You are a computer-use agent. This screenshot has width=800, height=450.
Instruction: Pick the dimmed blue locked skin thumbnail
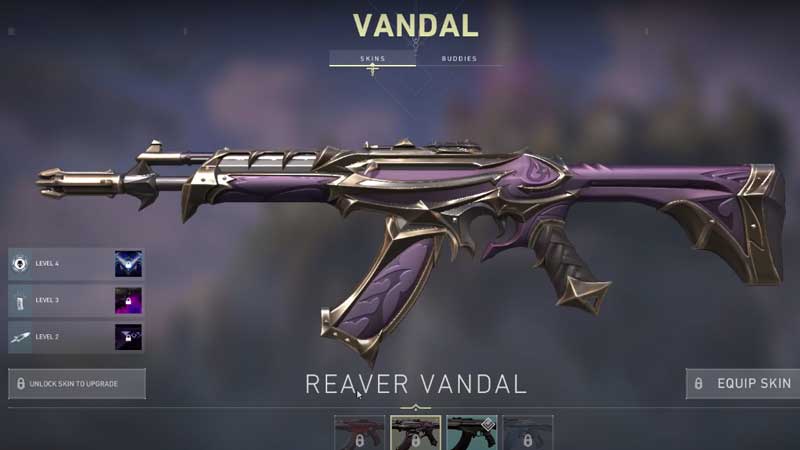[527, 432]
